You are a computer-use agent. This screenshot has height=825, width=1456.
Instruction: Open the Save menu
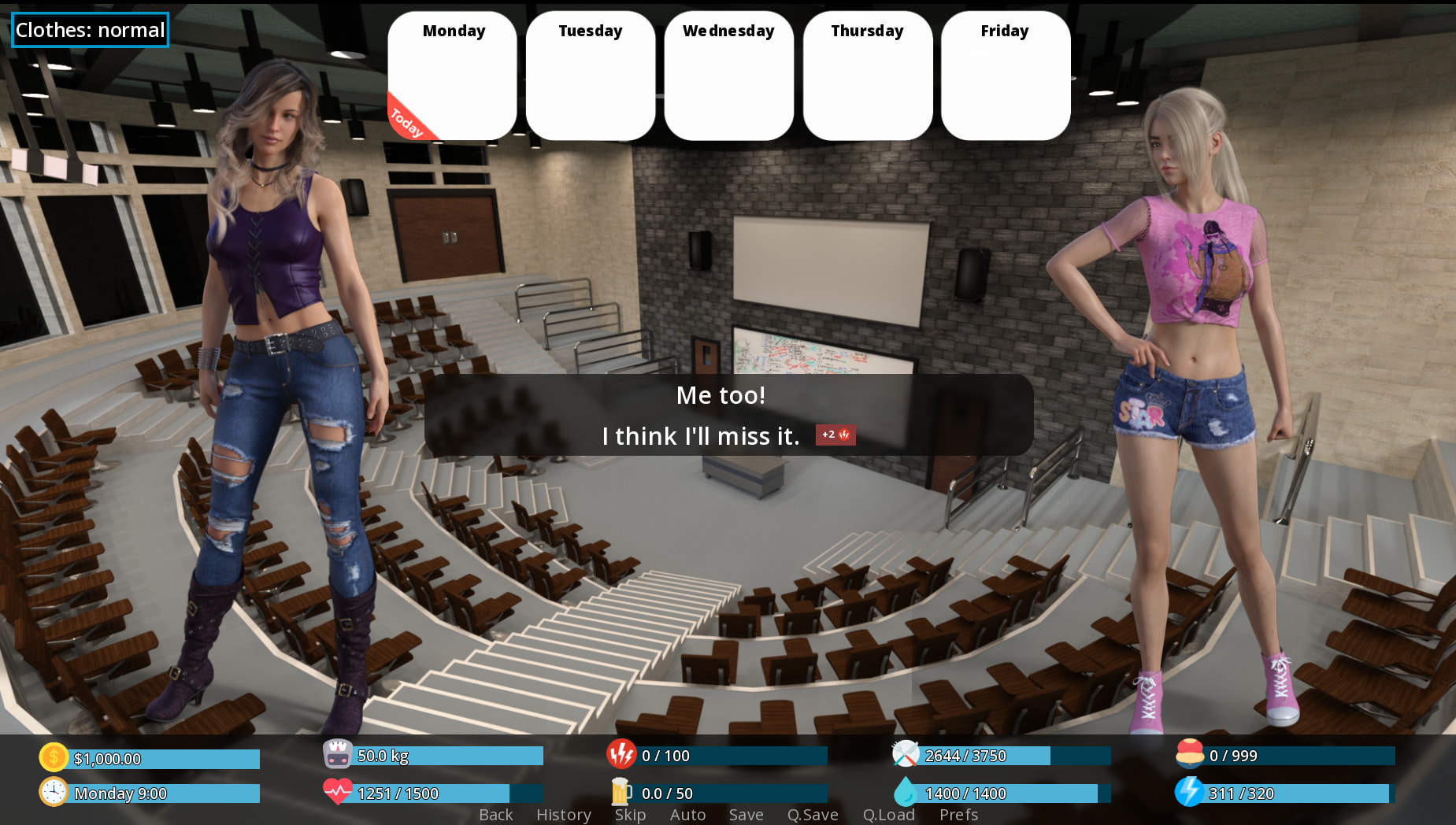[x=746, y=815]
